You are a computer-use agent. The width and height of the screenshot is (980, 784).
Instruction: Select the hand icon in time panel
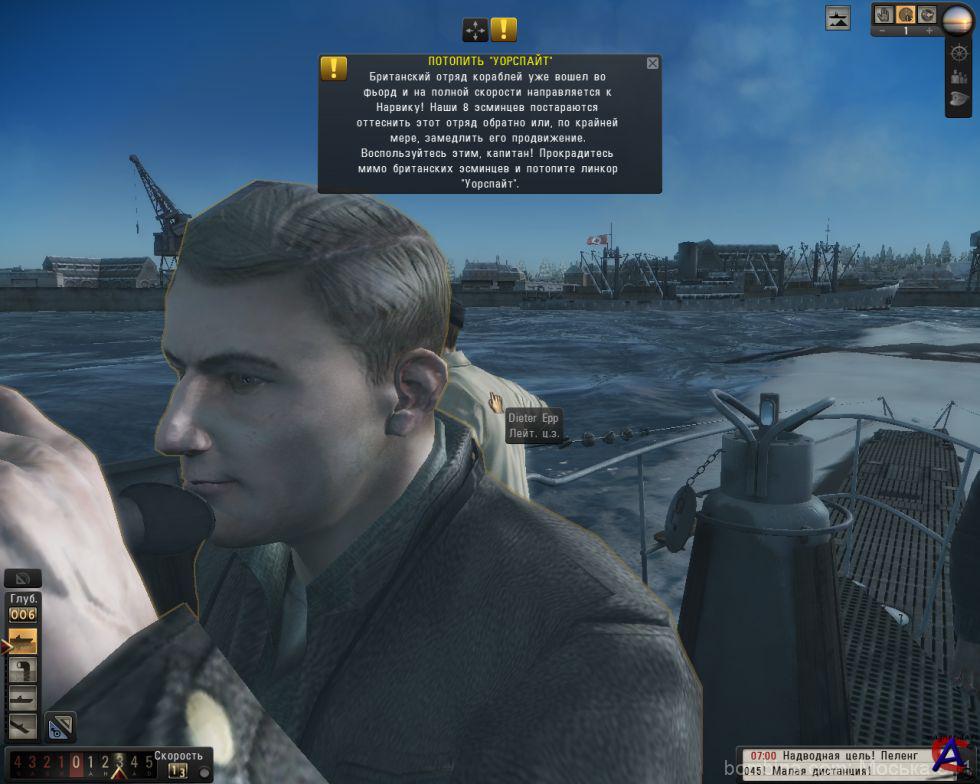[883, 14]
